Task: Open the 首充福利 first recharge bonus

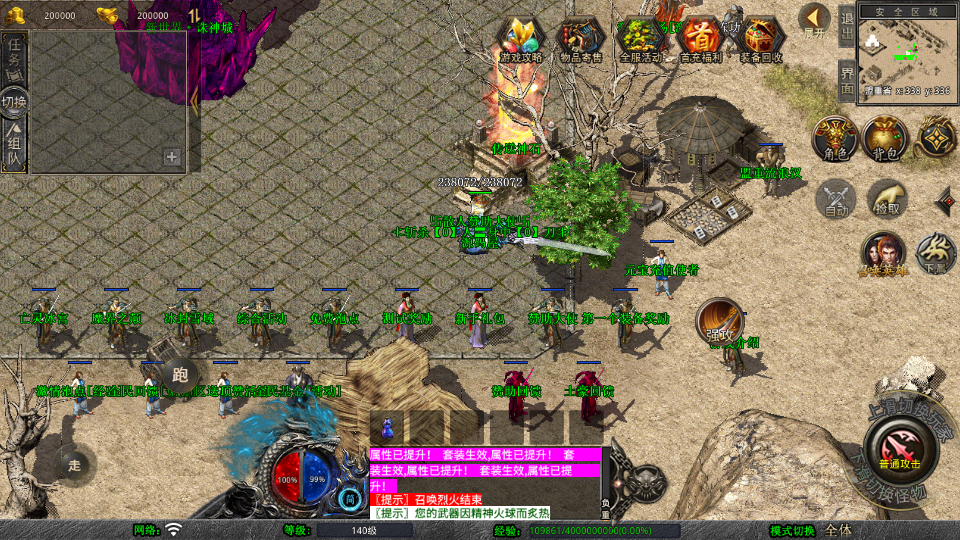Action: pos(700,39)
